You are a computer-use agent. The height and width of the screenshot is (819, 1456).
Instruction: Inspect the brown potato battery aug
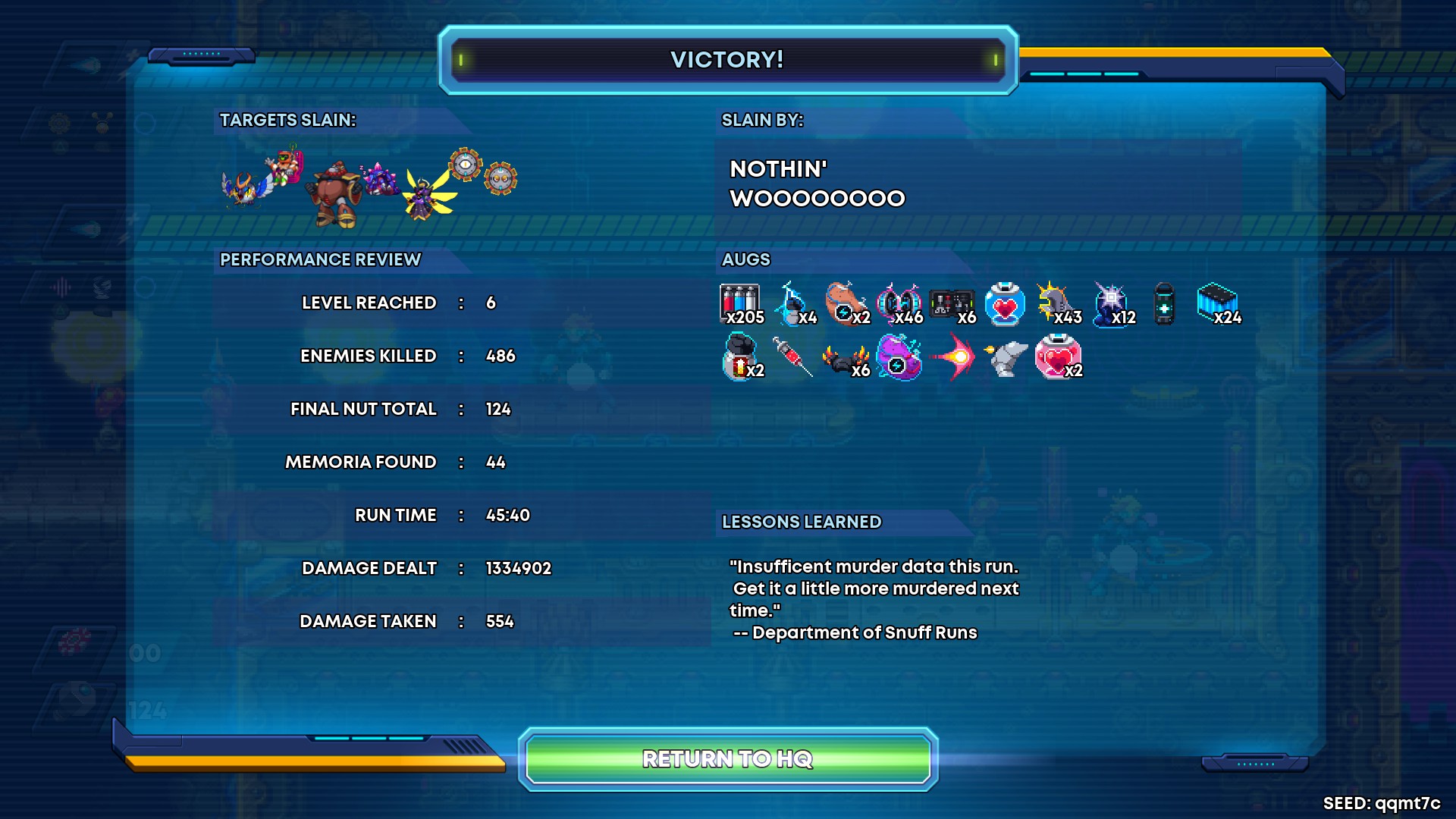click(x=846, y=303)
